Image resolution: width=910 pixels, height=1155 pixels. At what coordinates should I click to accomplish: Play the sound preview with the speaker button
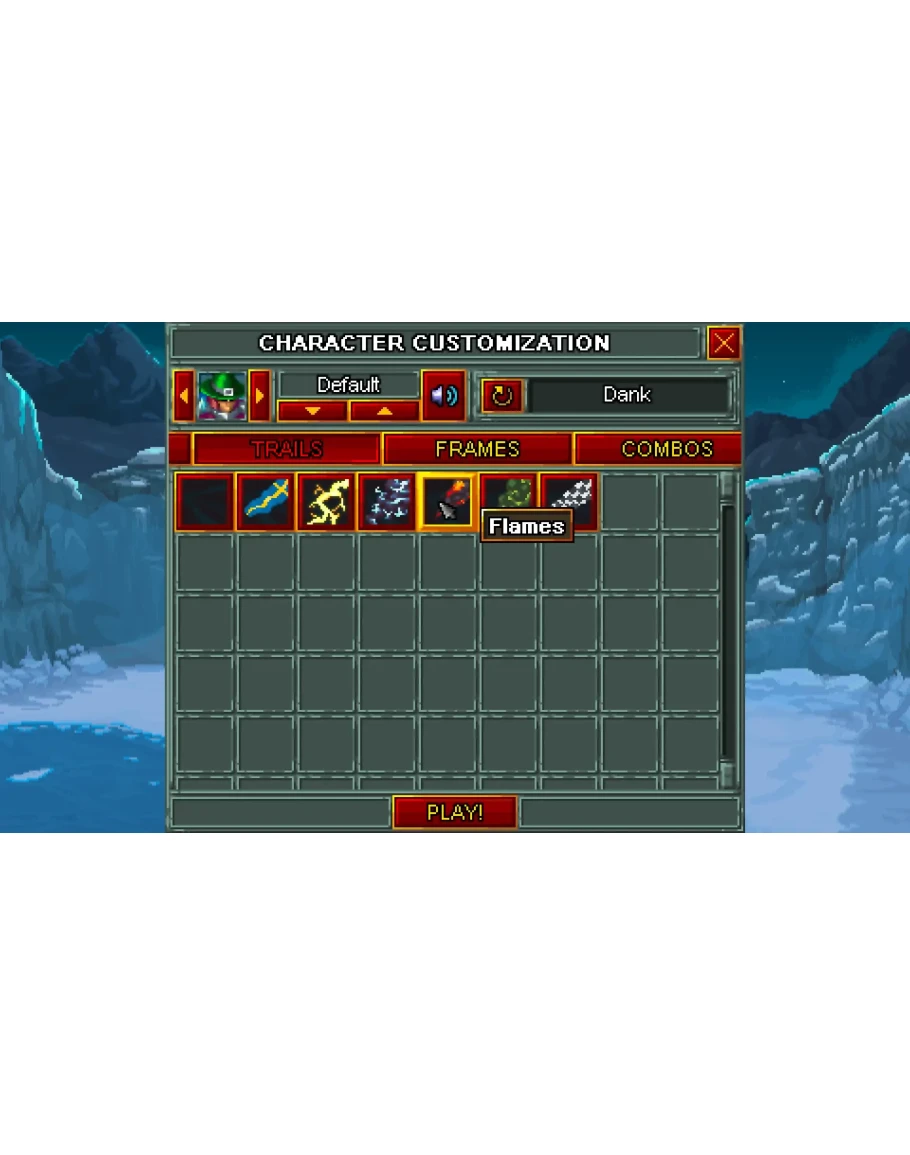443,396
